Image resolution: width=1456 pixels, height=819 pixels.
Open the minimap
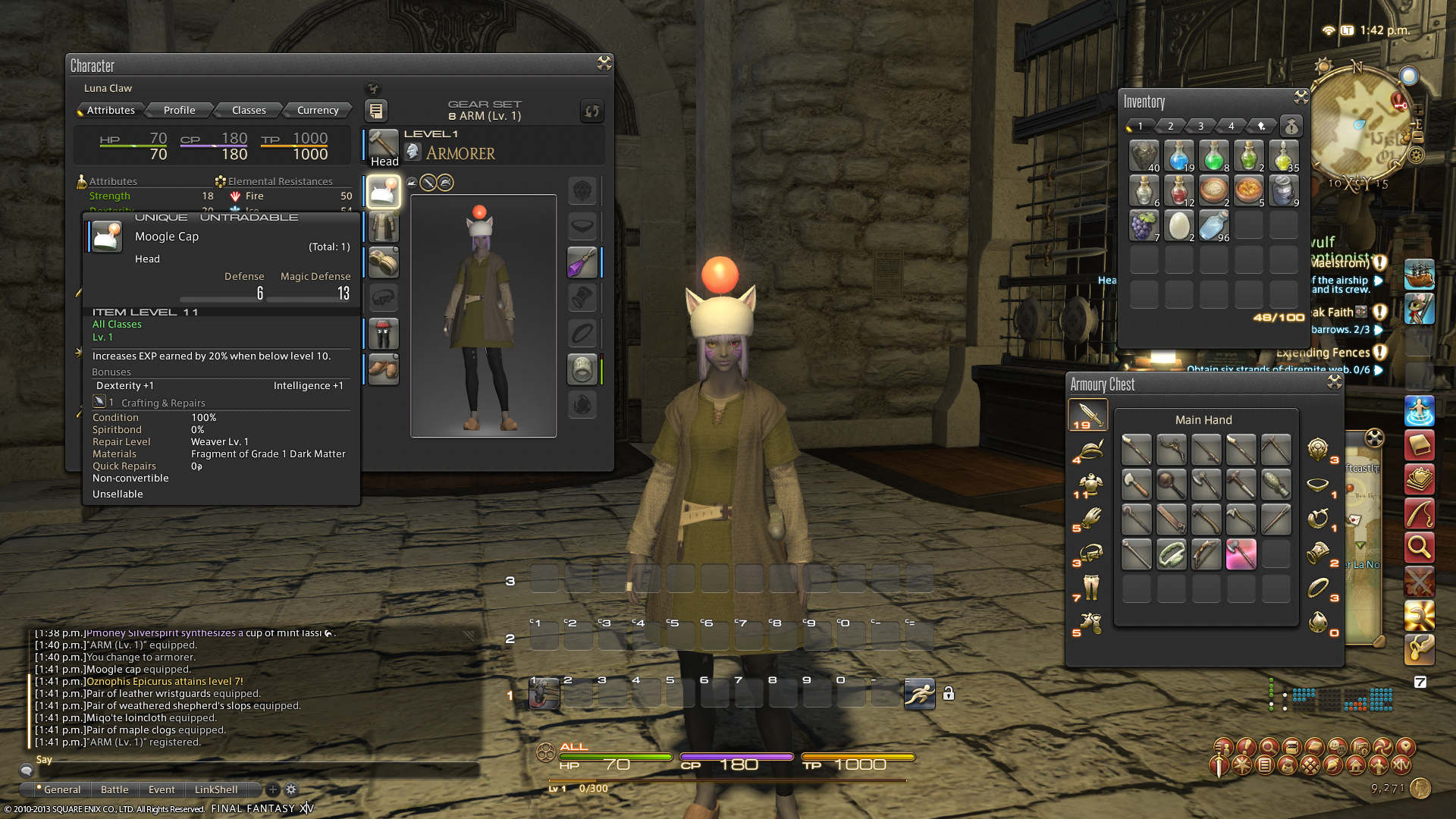coord(1361,125)
